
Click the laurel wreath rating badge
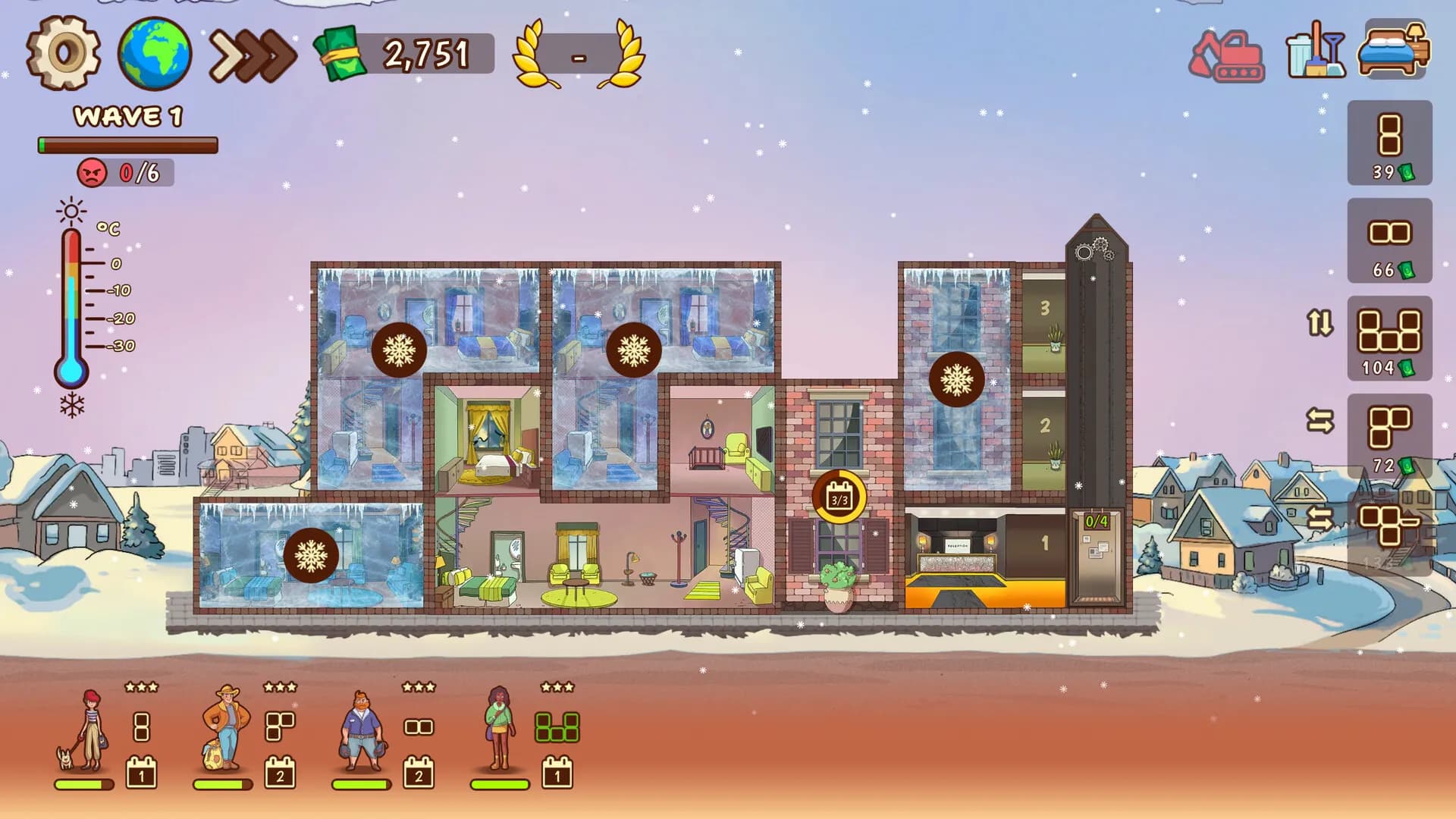[x=579, y=55]
